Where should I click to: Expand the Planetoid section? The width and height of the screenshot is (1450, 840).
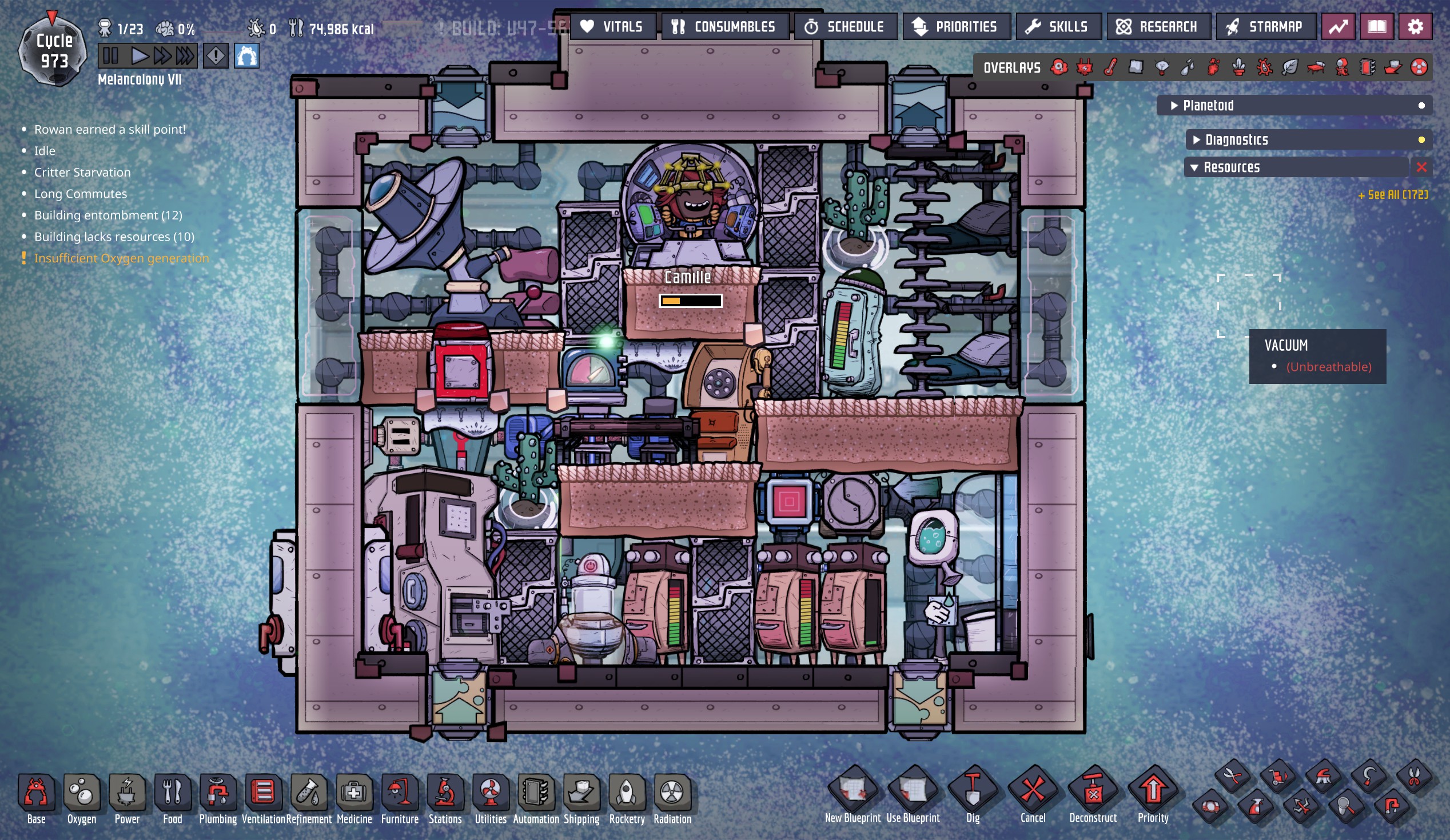tap(1174, 106)
